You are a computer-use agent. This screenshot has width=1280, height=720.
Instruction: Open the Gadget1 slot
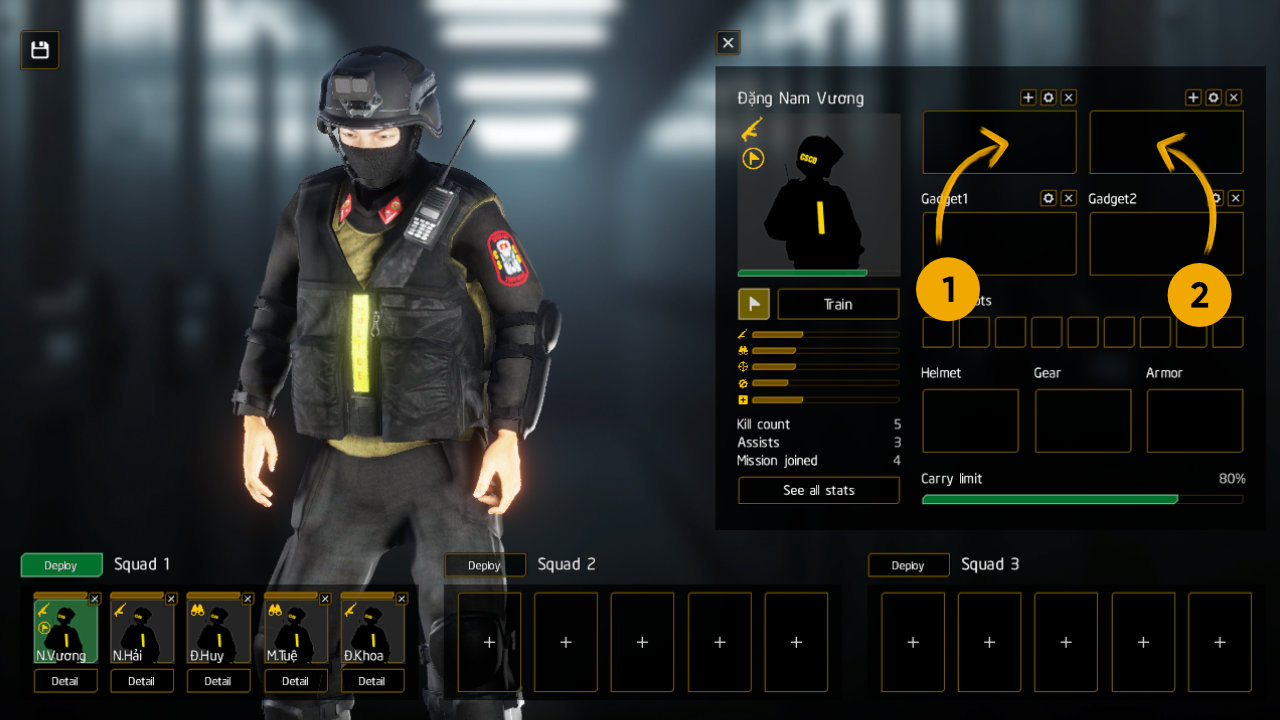point(999,243)
